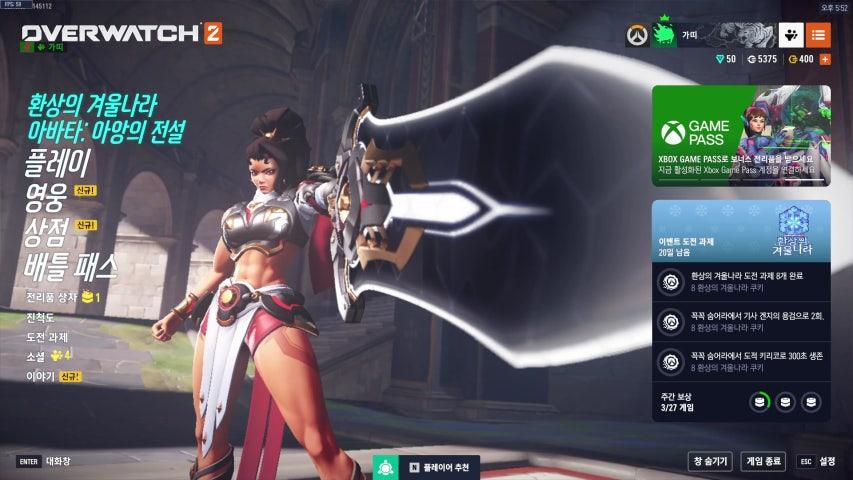View the 주간 보상 weekly reward tracker
This screenshot has height=480, width=853.
740,401
